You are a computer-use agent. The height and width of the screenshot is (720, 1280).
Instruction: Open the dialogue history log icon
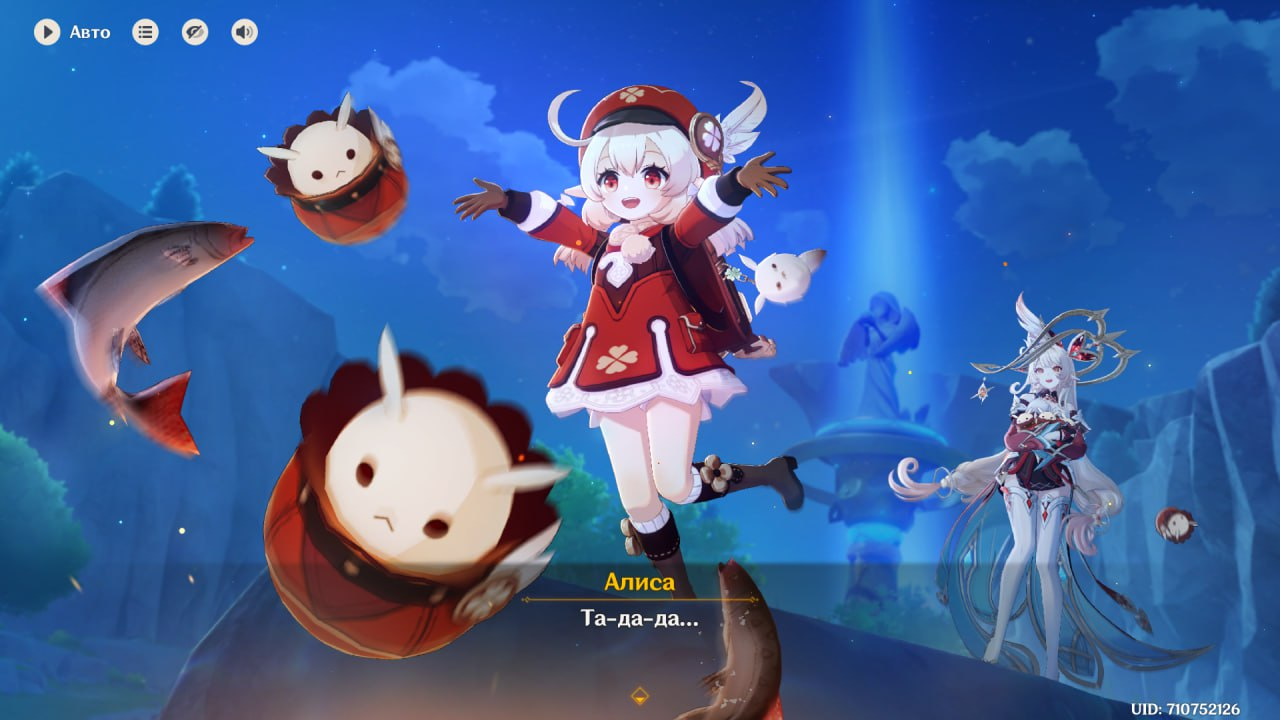tap(145, 32)
